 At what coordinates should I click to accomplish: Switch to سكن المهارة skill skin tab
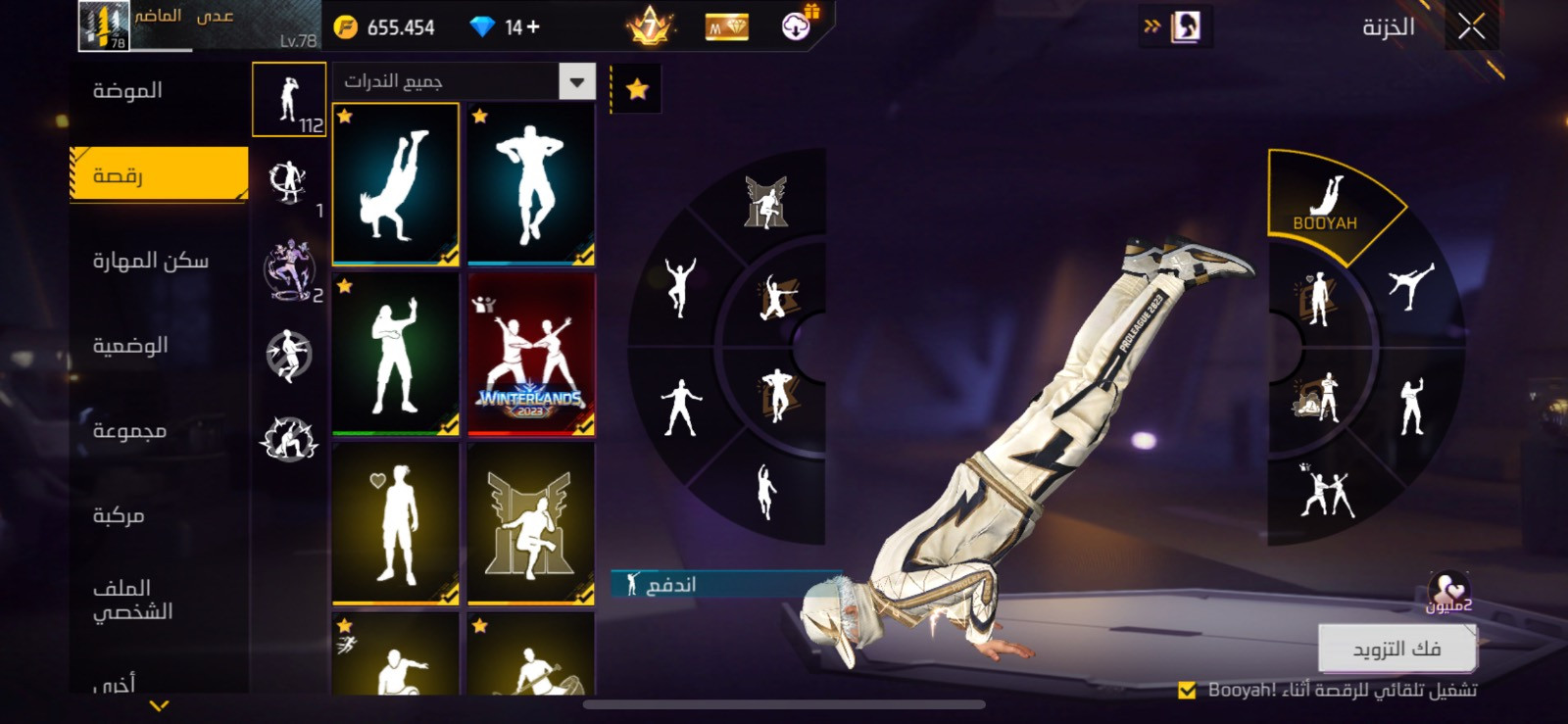point(150,261)
